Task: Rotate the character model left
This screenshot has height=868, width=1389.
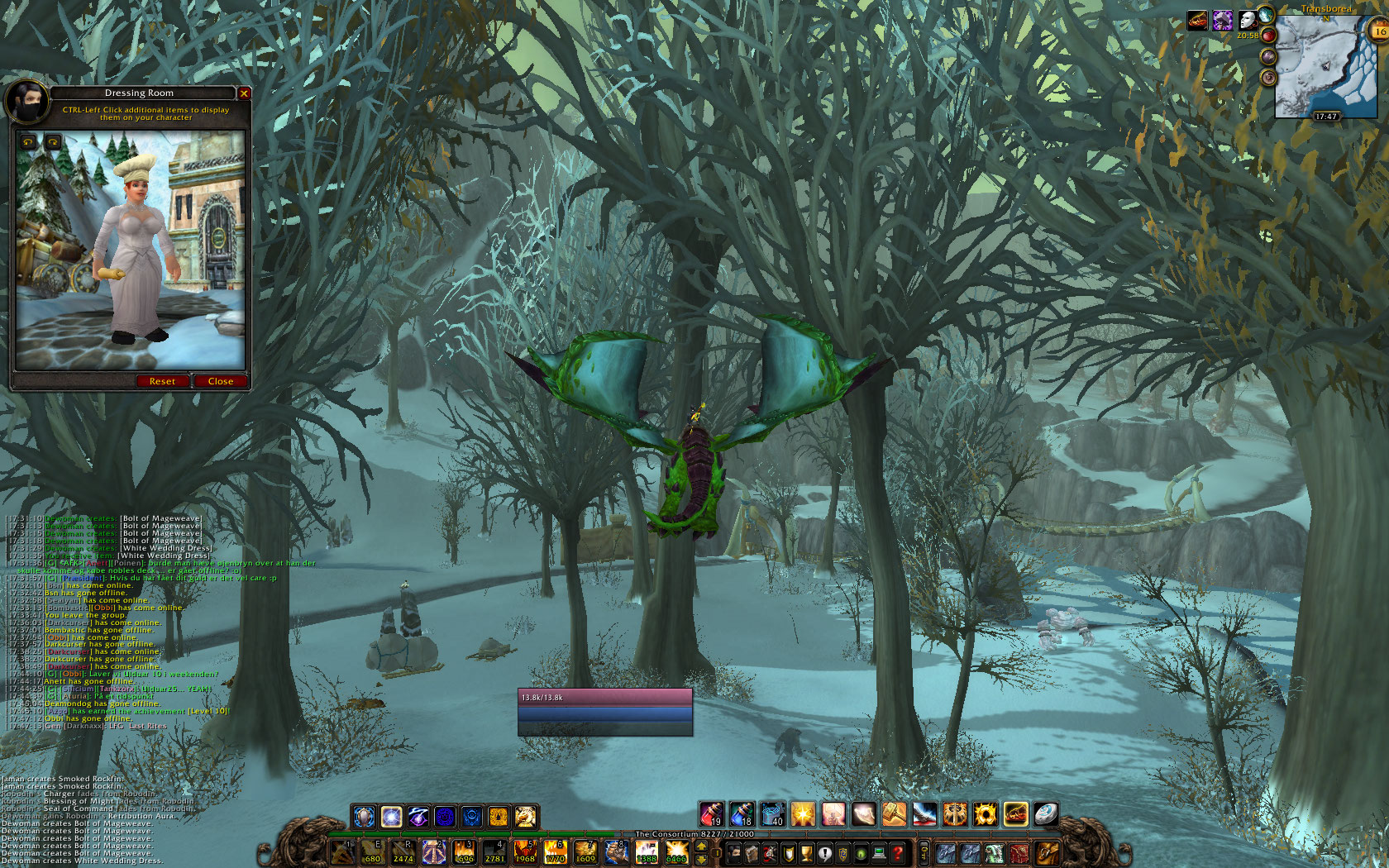Action: coord(29,142)
